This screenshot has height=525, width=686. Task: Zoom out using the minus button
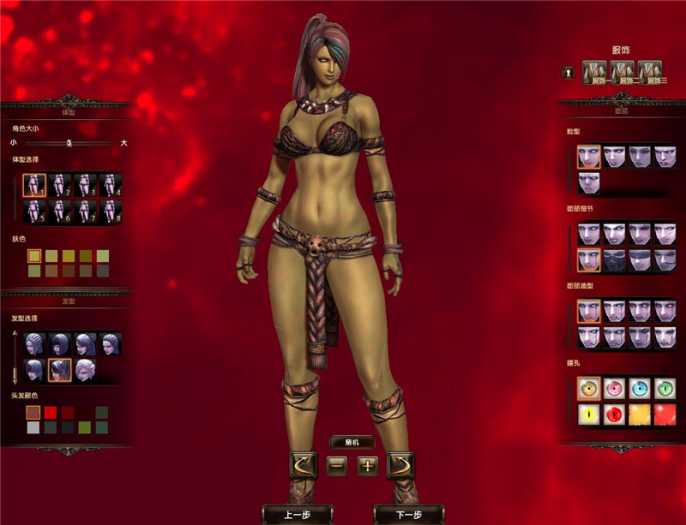pyautogui.click(x=337, y=465)
